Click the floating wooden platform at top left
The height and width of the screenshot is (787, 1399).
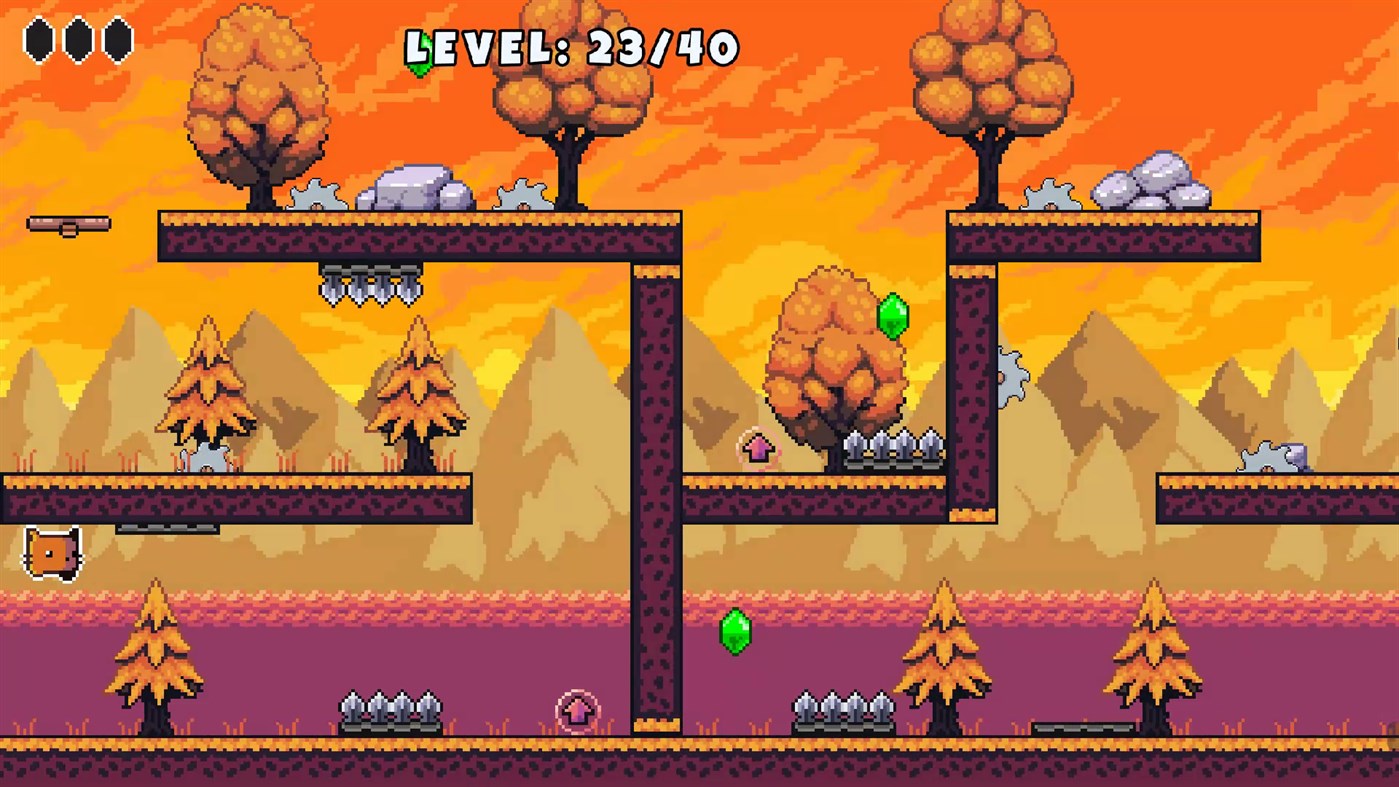tap(67, 223)
